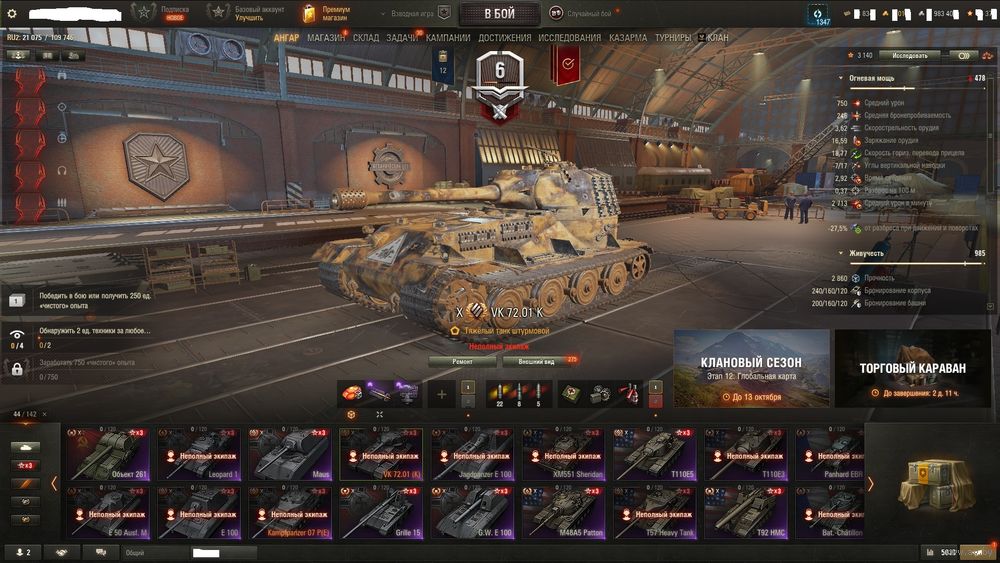Open the Внешний вид customization button
The width and height of the screenshot is (1000, 563).
point(538,361)
